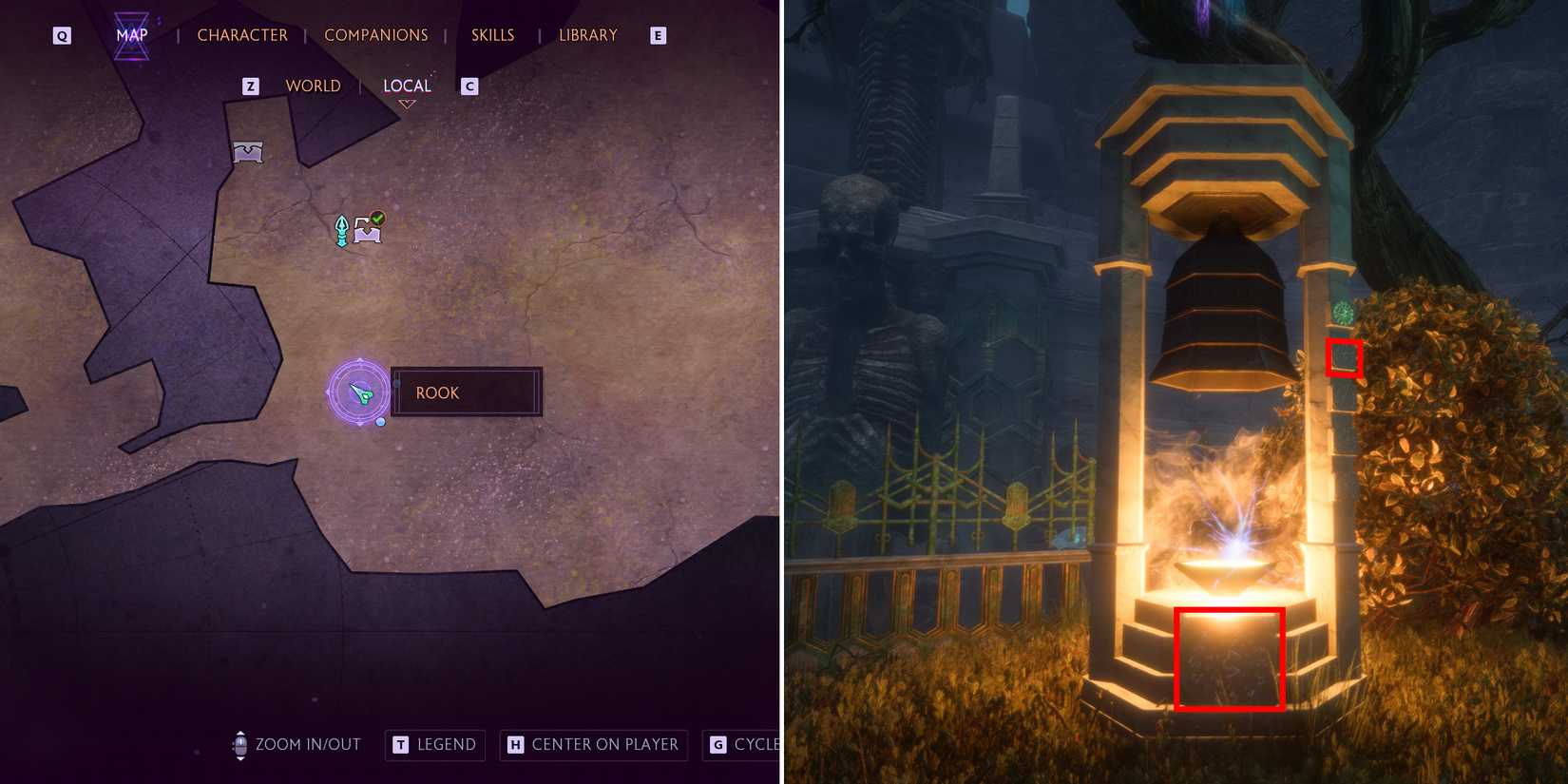1568x784 pixels.
Task: Select WORLD map view
Action: [x=313, y=86]
